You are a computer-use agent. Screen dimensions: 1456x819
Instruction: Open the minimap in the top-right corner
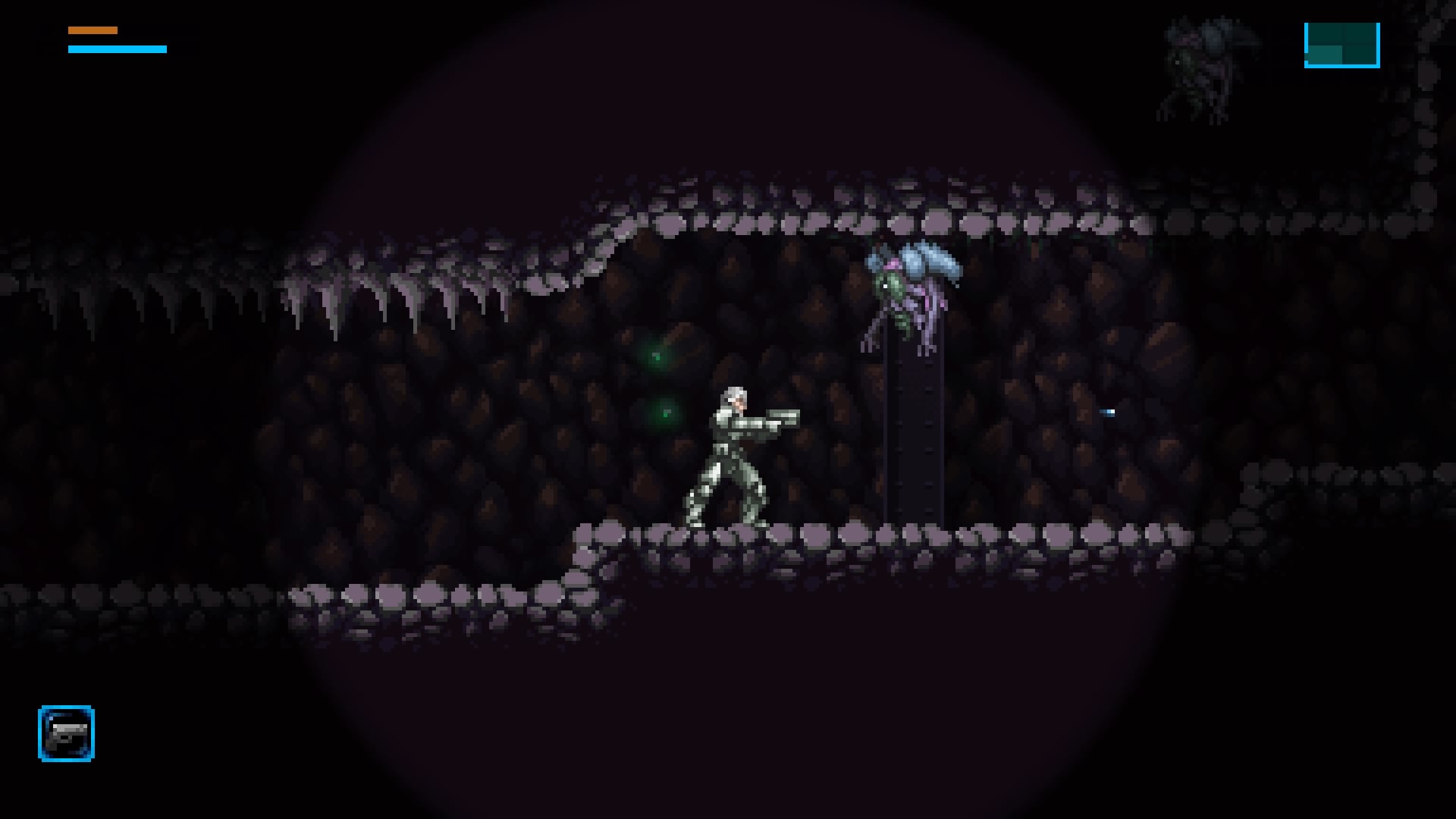pos(1341,44)
